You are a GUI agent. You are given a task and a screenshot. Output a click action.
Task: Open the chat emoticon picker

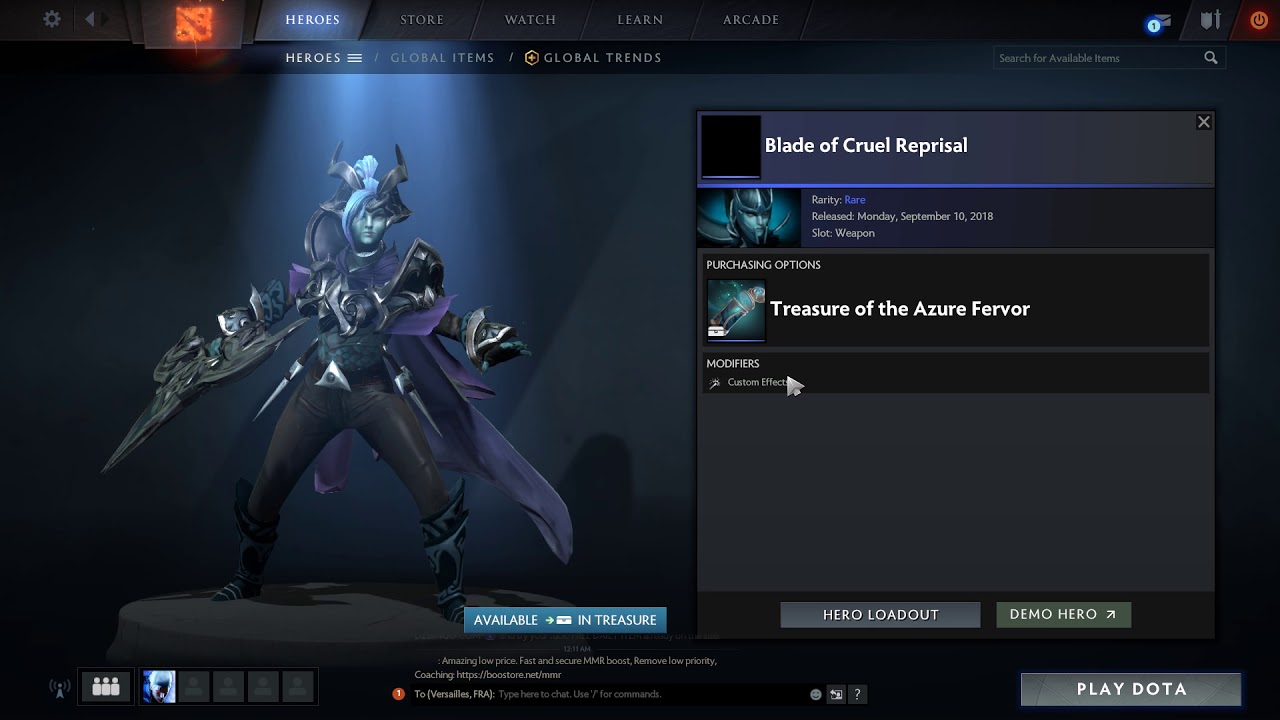pyautogui.click(x=816, y=694)
